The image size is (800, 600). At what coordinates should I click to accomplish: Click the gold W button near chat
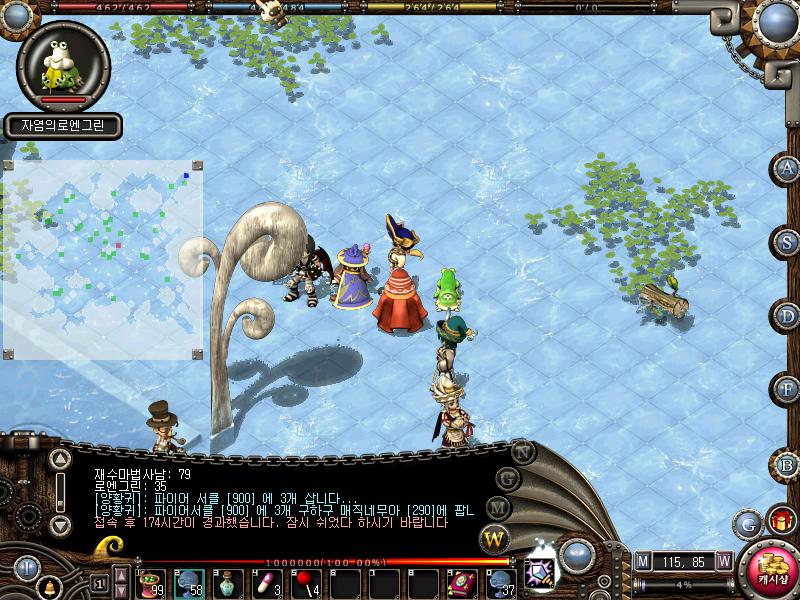494,540
